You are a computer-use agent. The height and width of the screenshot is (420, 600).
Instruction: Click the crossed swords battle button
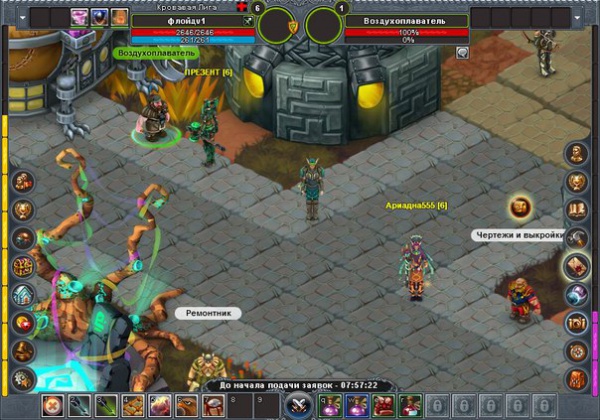coord(296,406)
